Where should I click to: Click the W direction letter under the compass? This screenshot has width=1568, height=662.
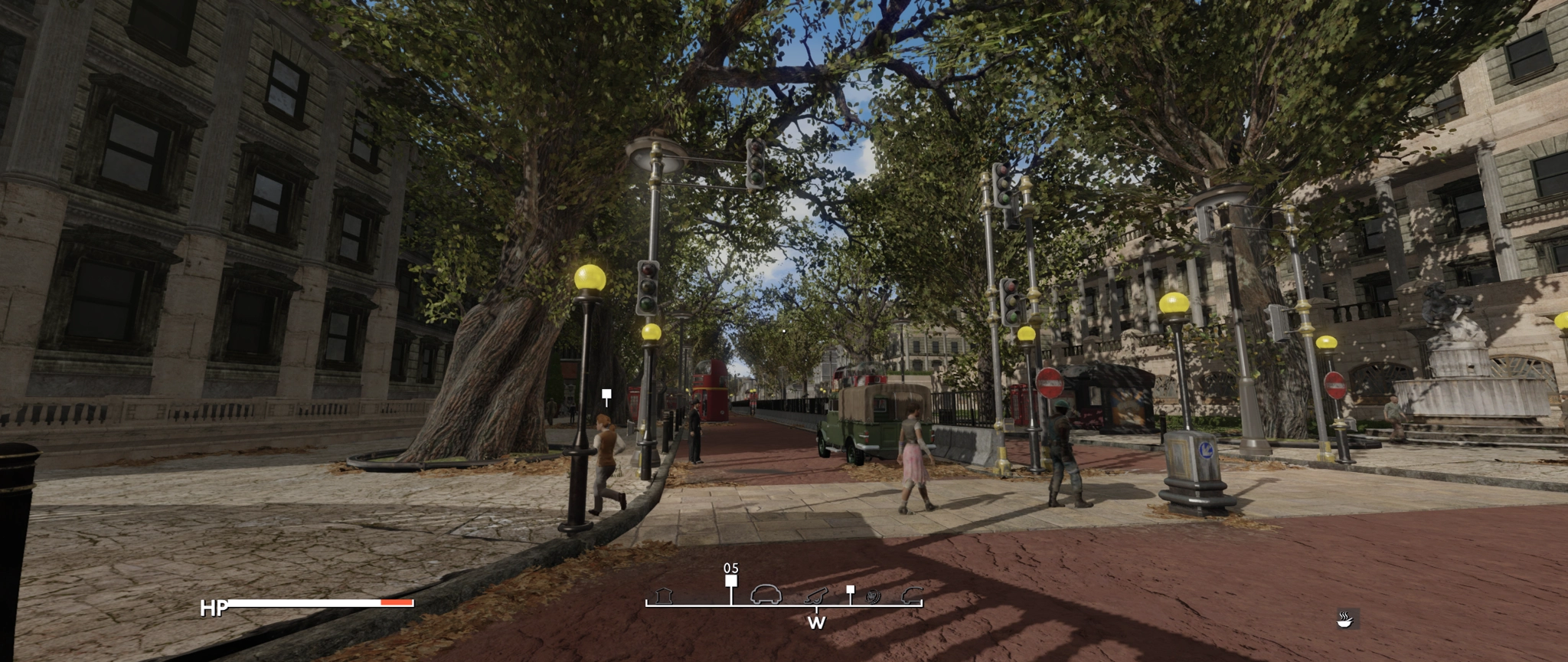(x=818, y=622)
